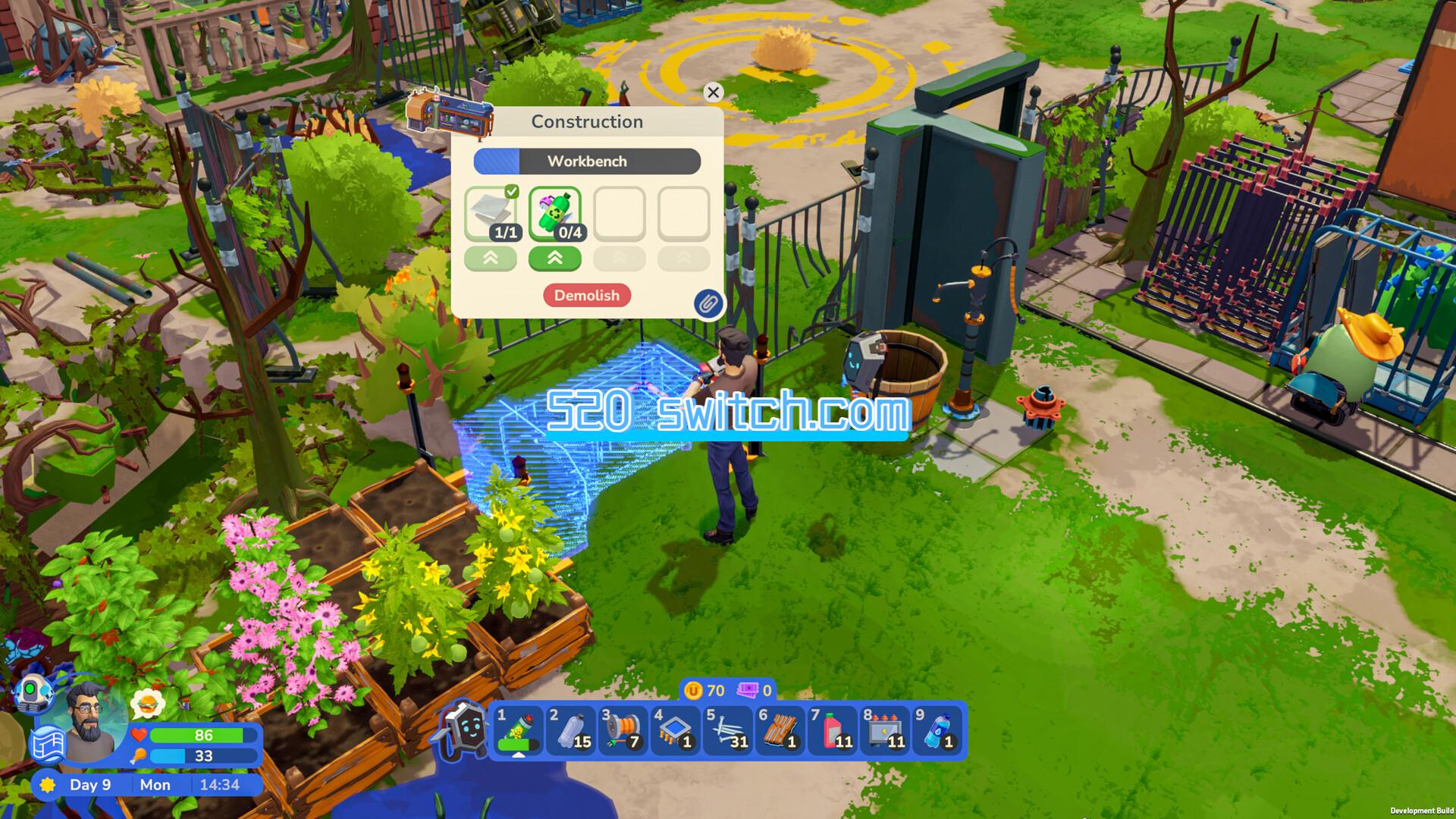1456x819 pixels.
Task: Open the blueprint map icon
Action: point(48,743)
